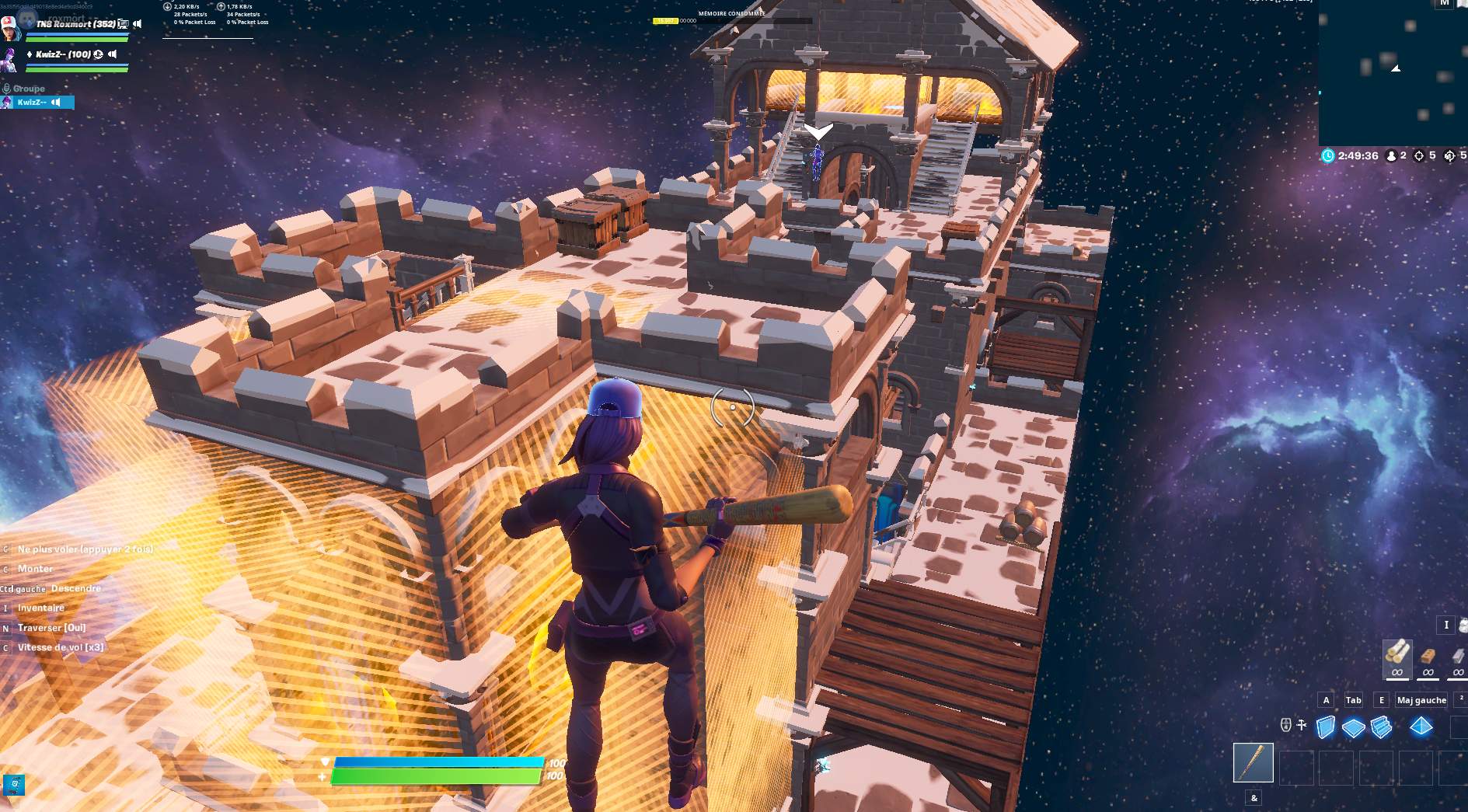1468x812 pixels.
Task: Choose the wall building piece
Action: point(1326,727)
